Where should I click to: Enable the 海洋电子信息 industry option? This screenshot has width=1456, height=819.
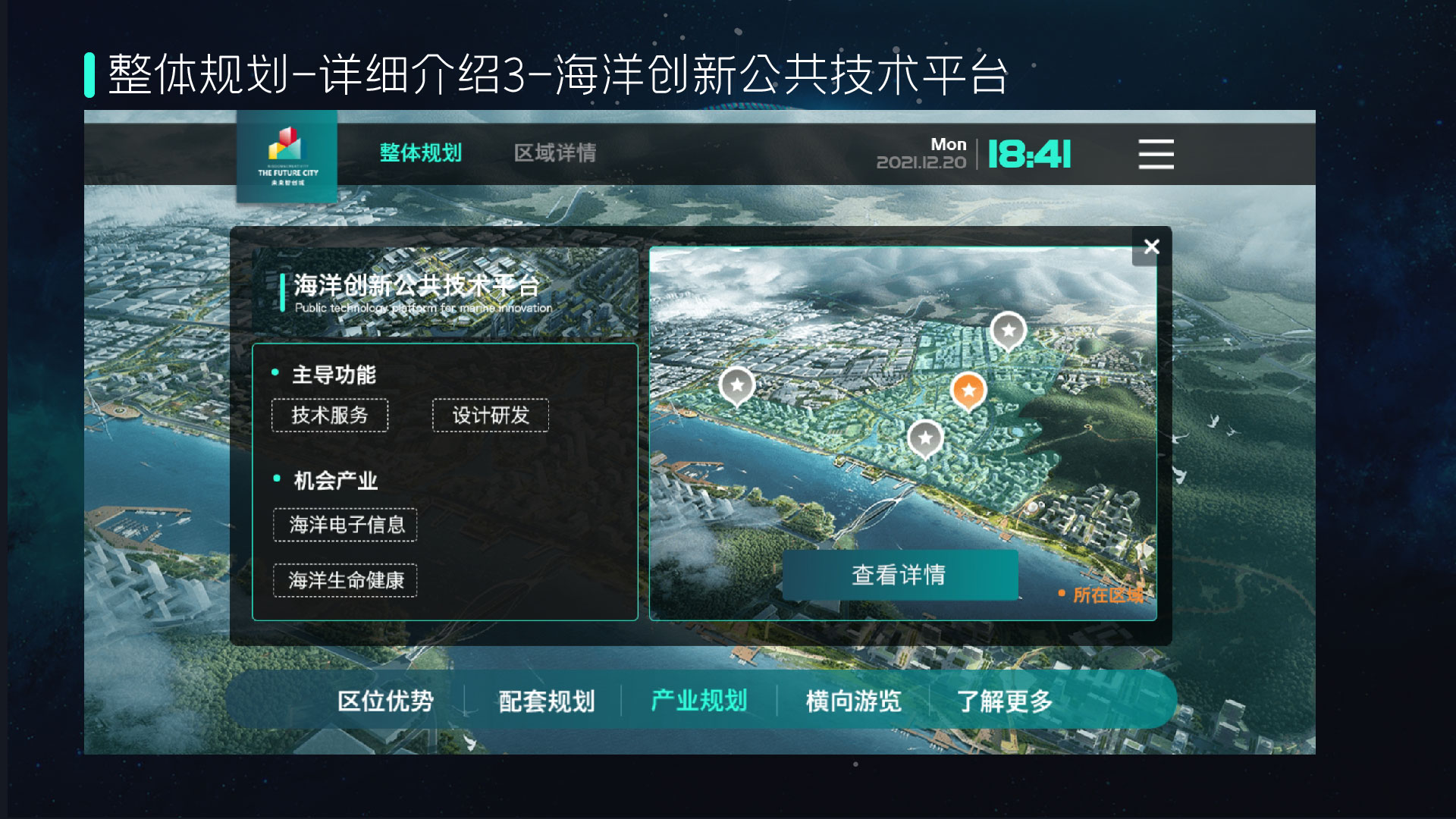click(x=345, y=524)
